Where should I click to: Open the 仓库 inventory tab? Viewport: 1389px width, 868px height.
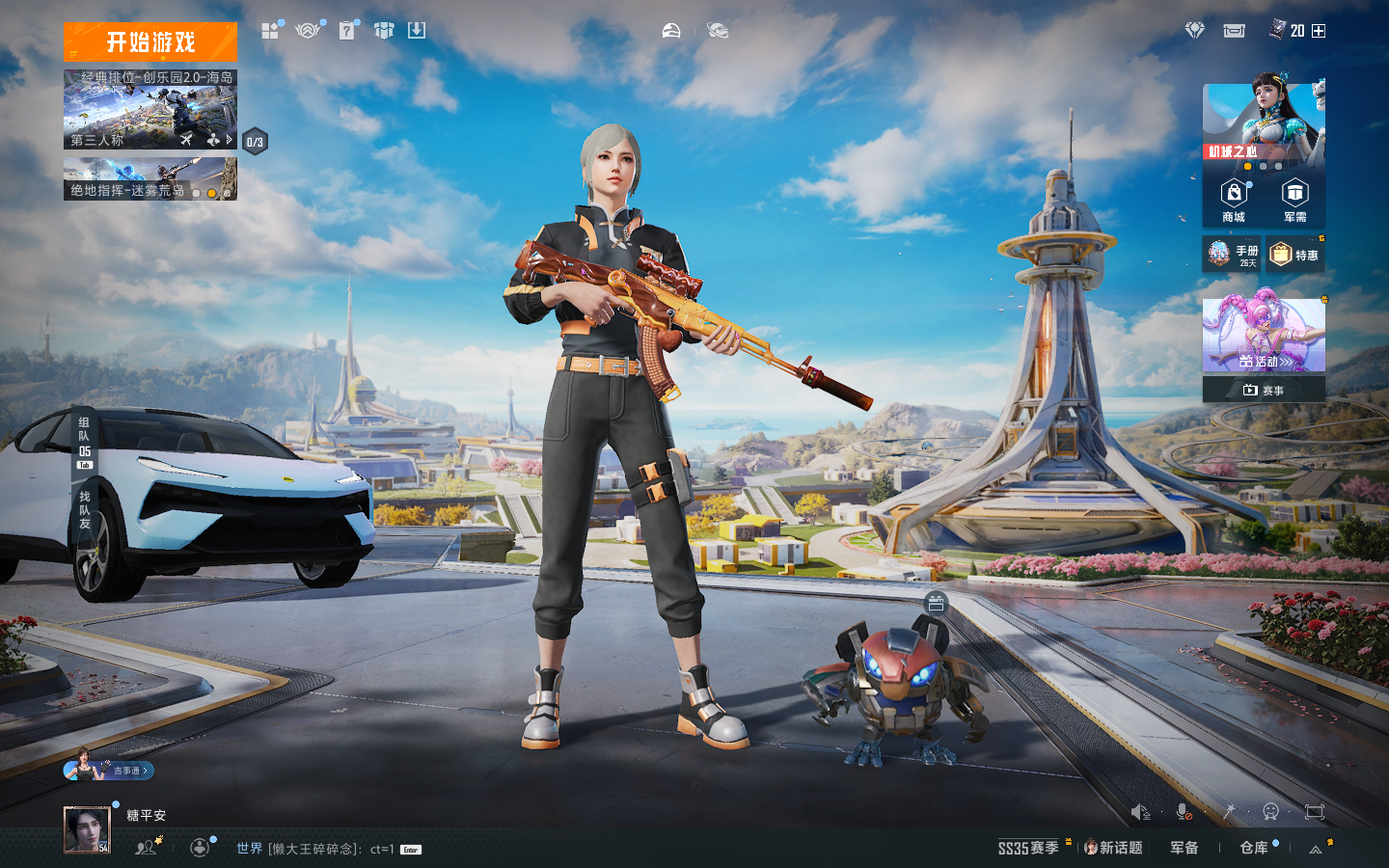pyautogui.click(x=1254, y=848)
